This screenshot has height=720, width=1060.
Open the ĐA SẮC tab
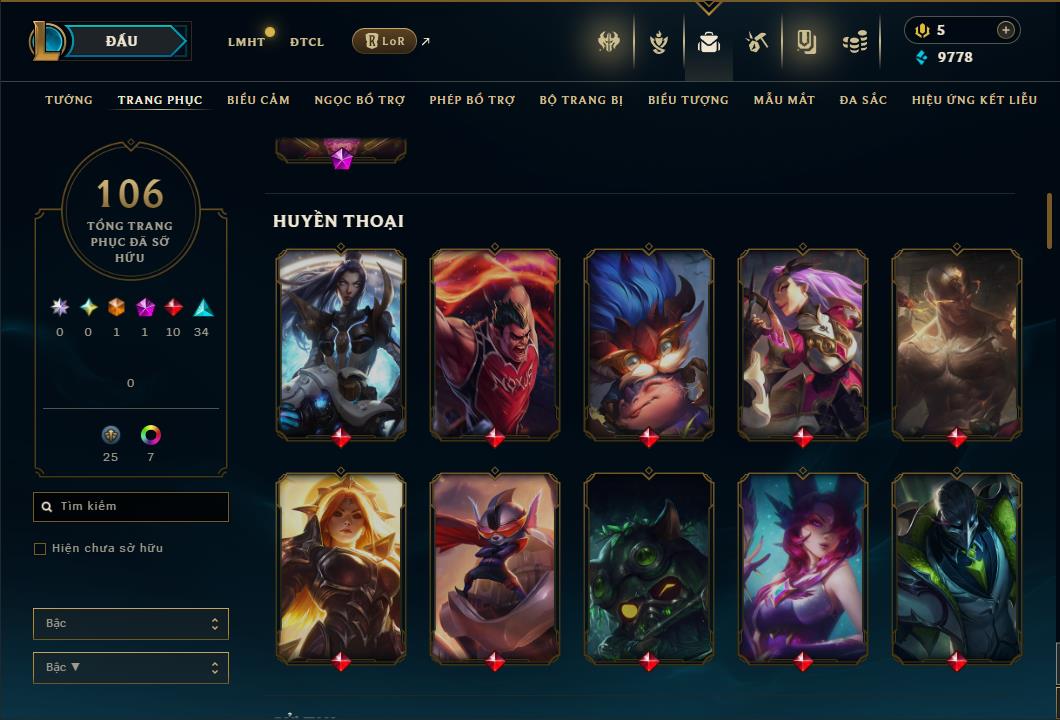point(863,100)
